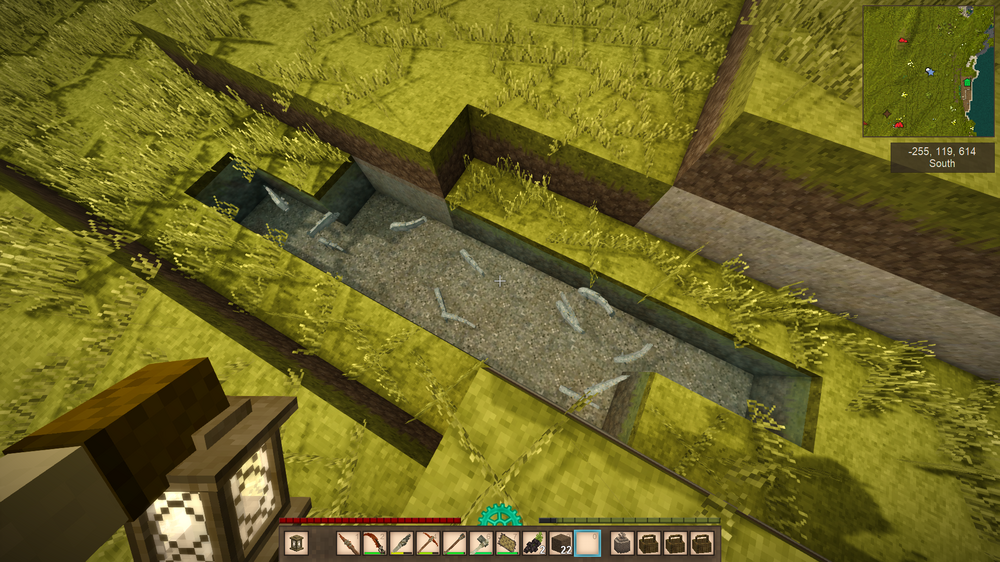Click the blue star waypoint on the minimap
The width and height of the screenshot is (1000, 562).
point(931,72)
